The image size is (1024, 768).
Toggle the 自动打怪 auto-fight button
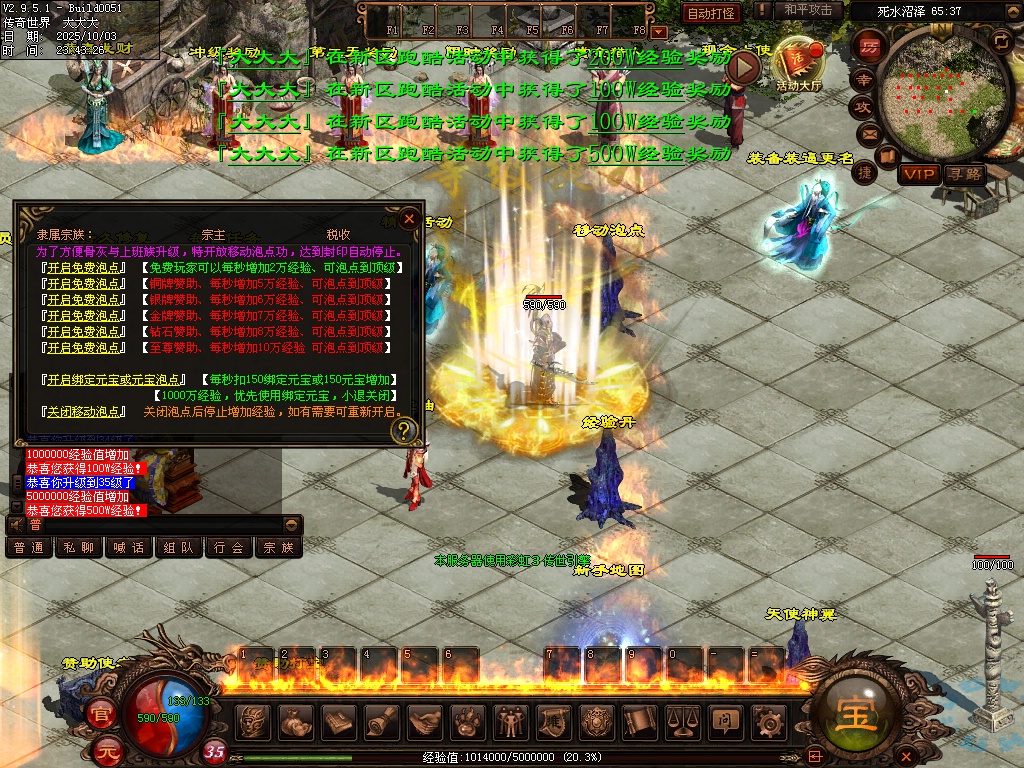coord(711,13)
